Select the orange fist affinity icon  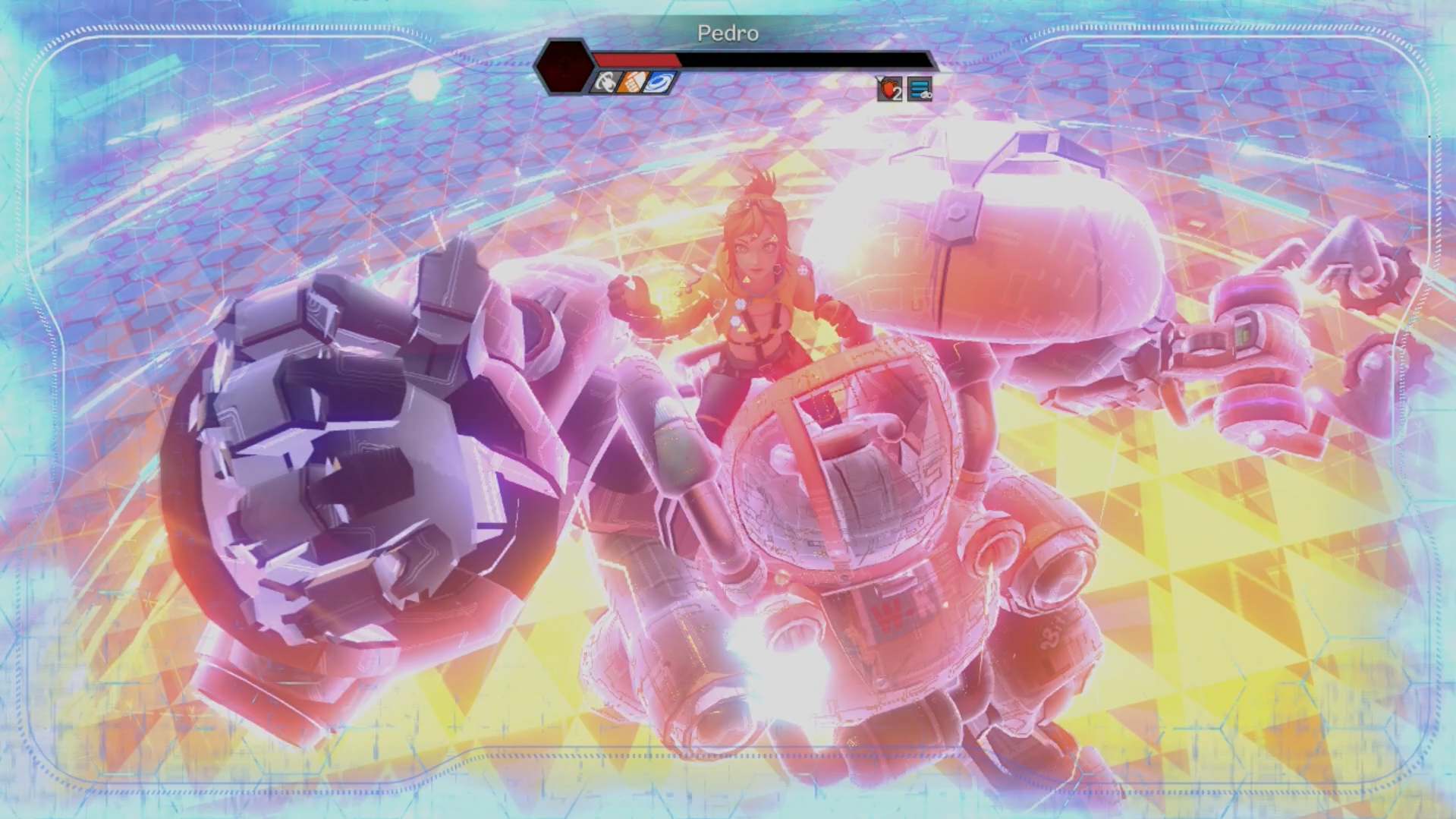coord(632,82)
